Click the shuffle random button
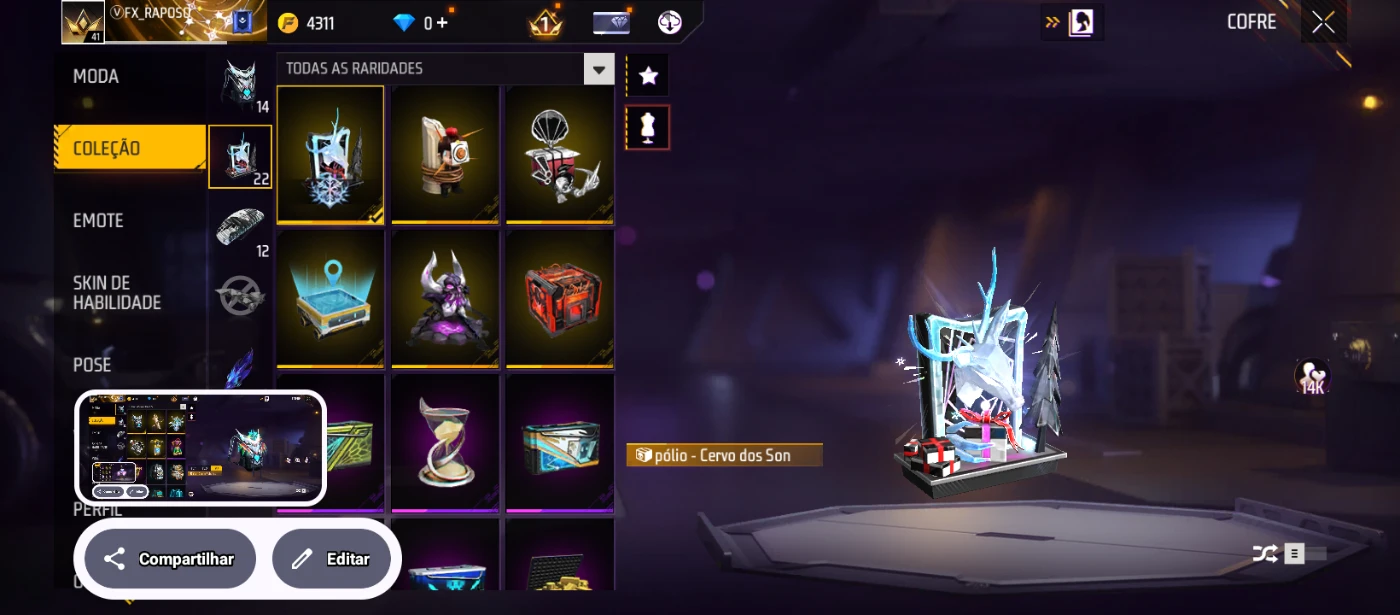 [x=1265, y=553]
